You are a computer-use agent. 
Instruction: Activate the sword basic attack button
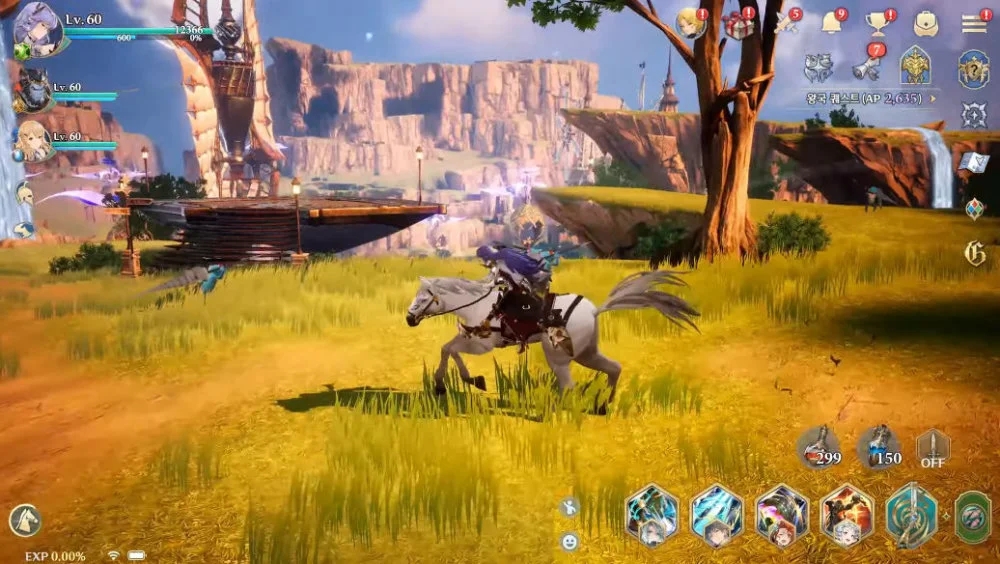coord(911,515)
